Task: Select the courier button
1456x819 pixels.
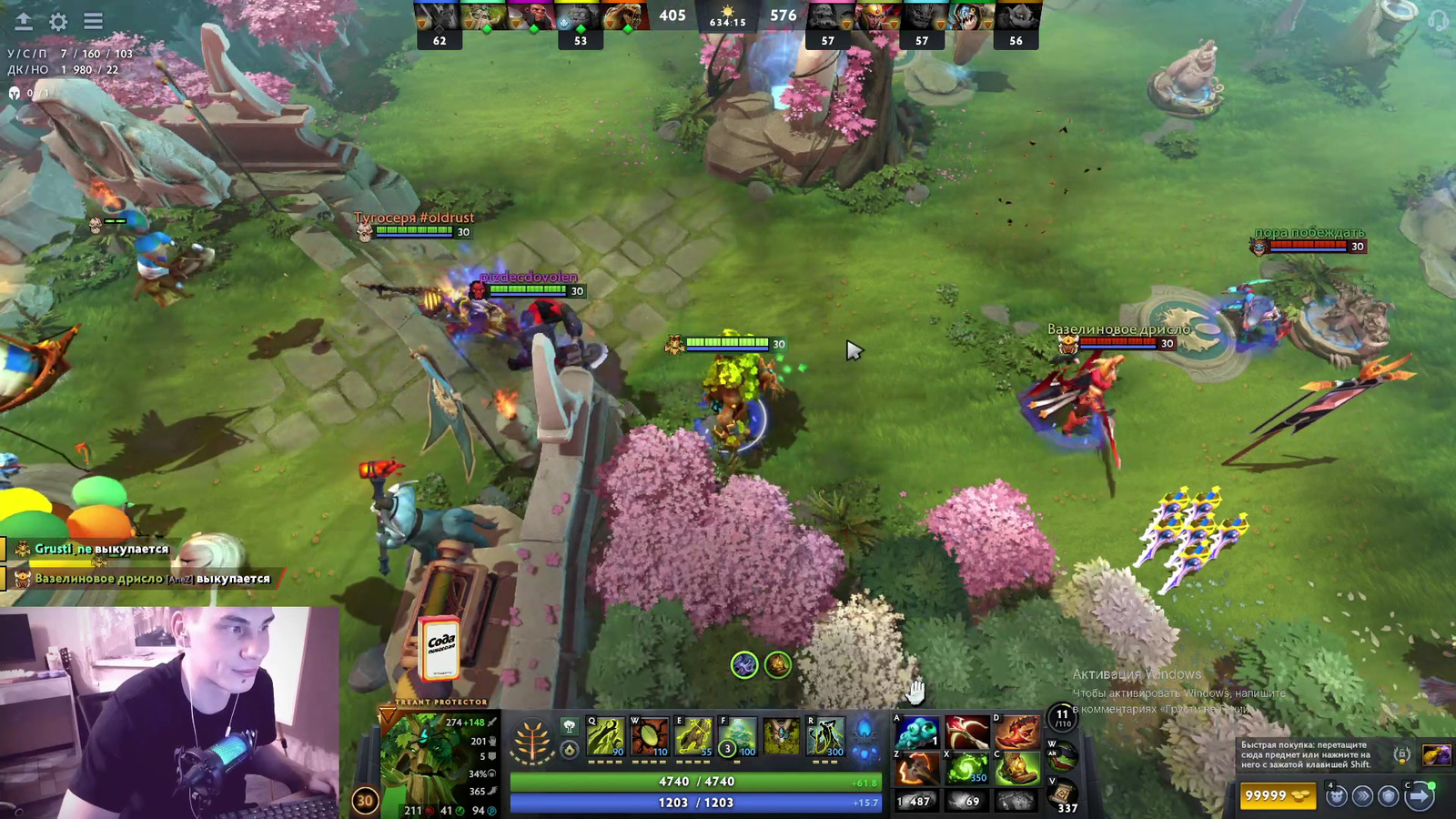Action: point(1336,796)
